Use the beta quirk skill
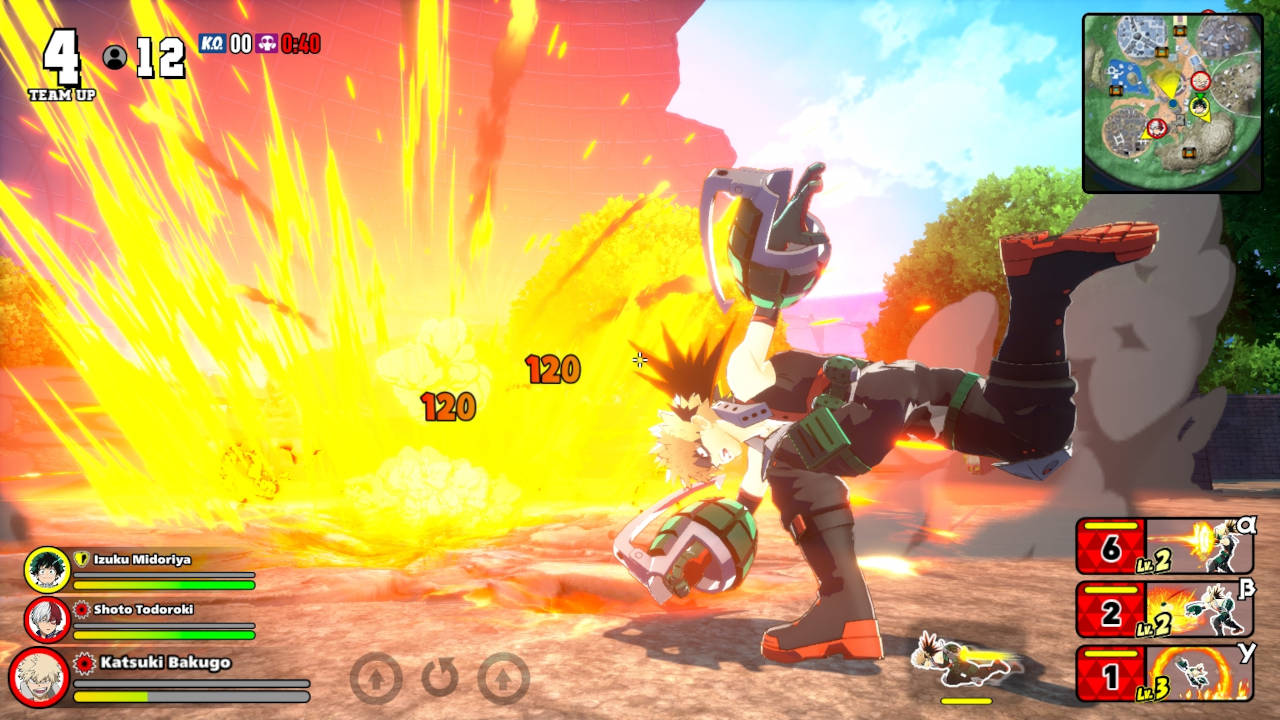 click(x=1165, y=609)
